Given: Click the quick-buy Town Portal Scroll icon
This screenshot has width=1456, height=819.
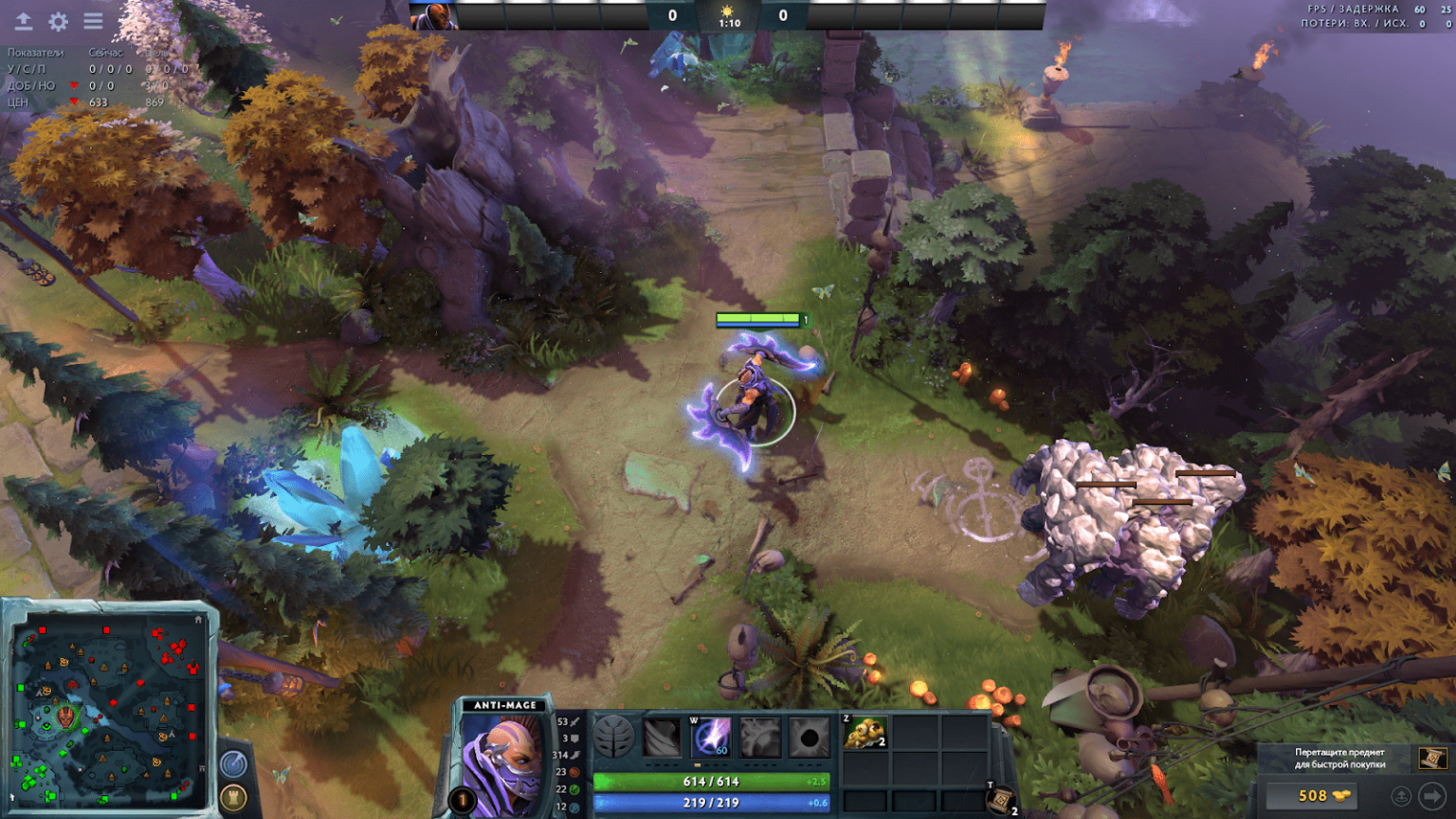Looking at the screenshot, I should (1431, 757).
